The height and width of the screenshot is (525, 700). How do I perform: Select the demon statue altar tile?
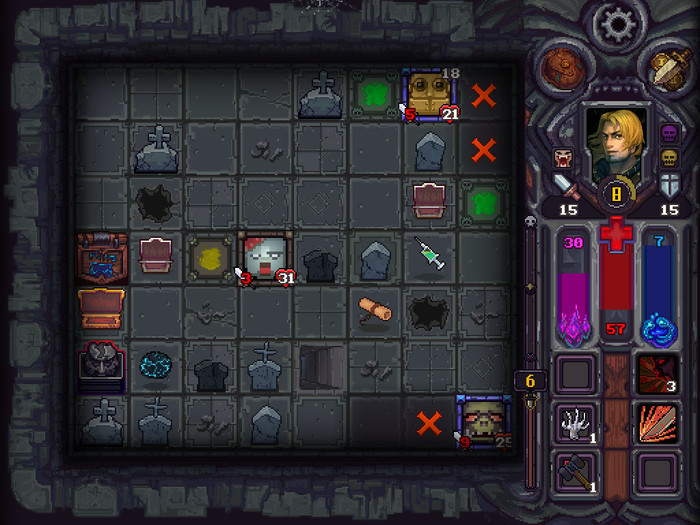point(102,365)
